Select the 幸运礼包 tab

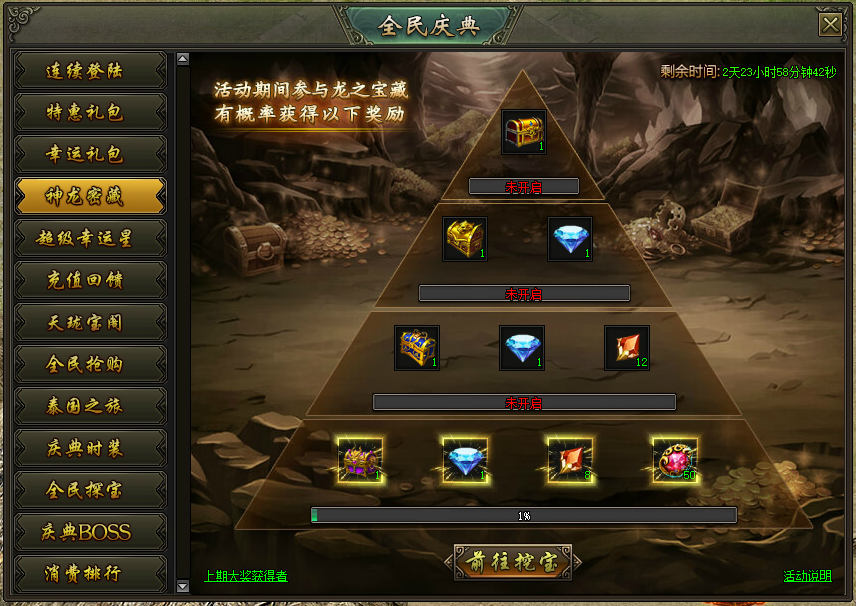point(90,154)
